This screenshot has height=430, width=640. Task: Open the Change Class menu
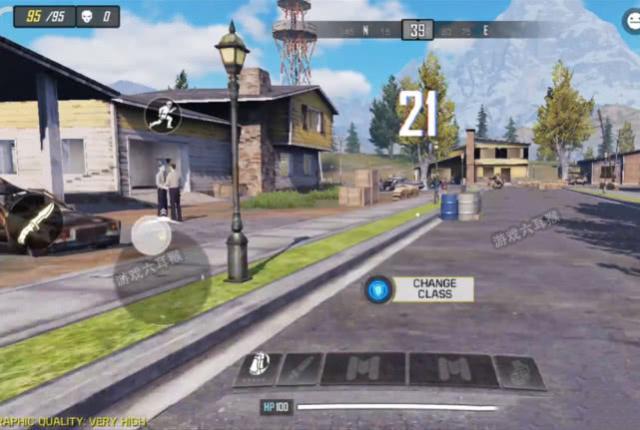pyautogui.click(x=418, y=290)
